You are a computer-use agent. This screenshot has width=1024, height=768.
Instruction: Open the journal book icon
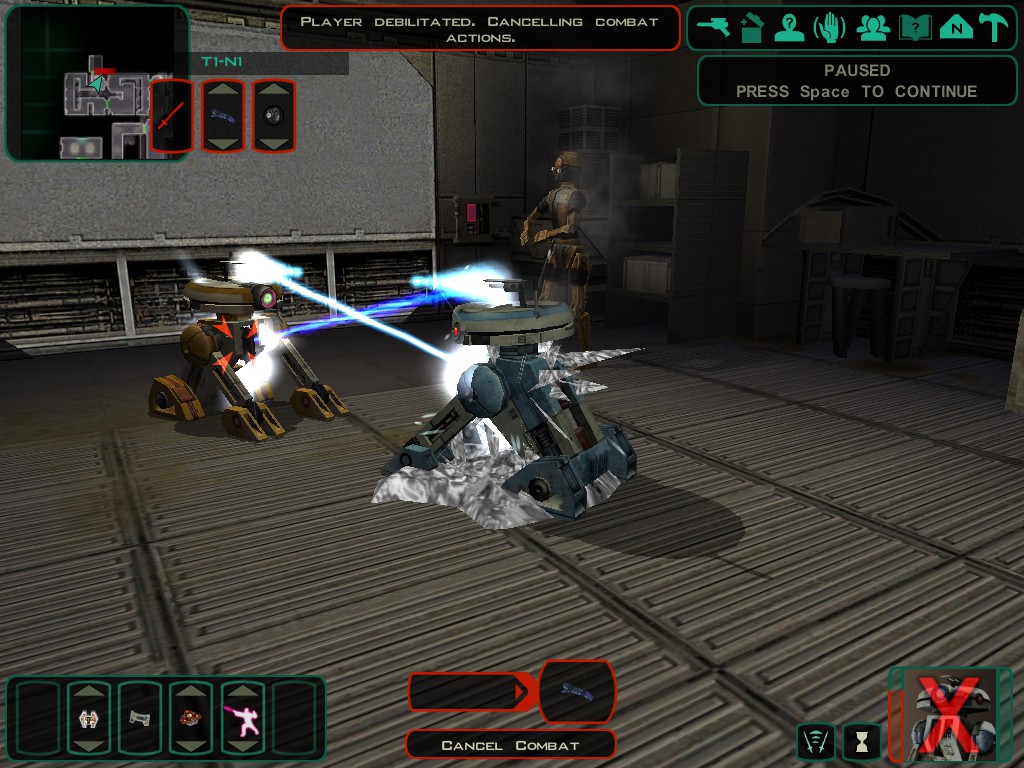[915, 27]
